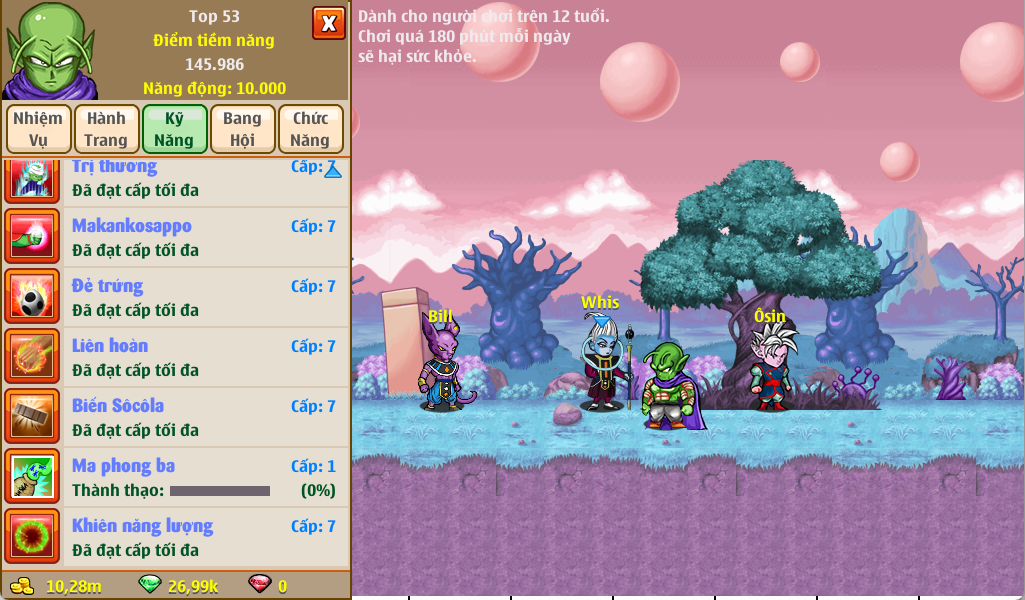1025x600 pixels.
Task: Click the green gem currency icon
Action: coord(150,585)
